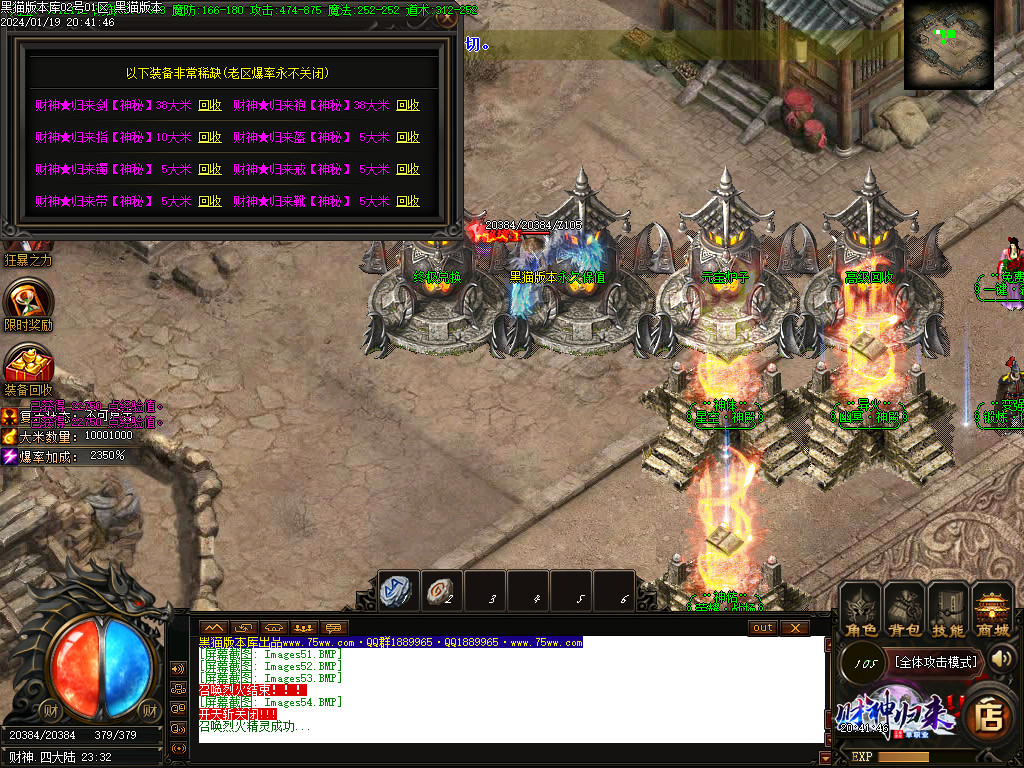Click 回收 for 财神★归来指
Viewport: 1024px width, 768px height.
click(x=210, y=137)
